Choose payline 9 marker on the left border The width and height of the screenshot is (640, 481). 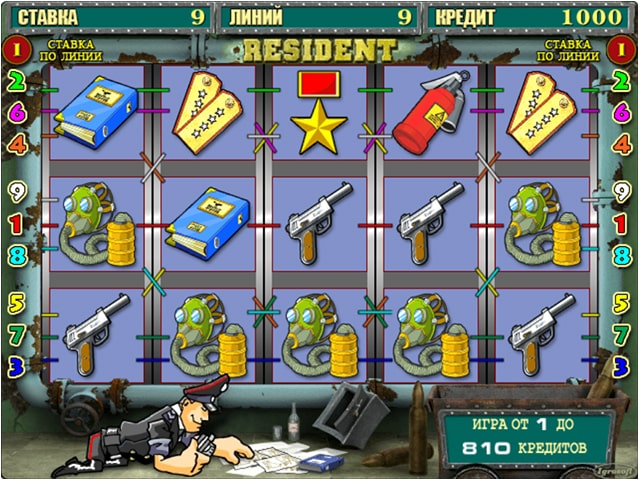click(x=15, y=192)
